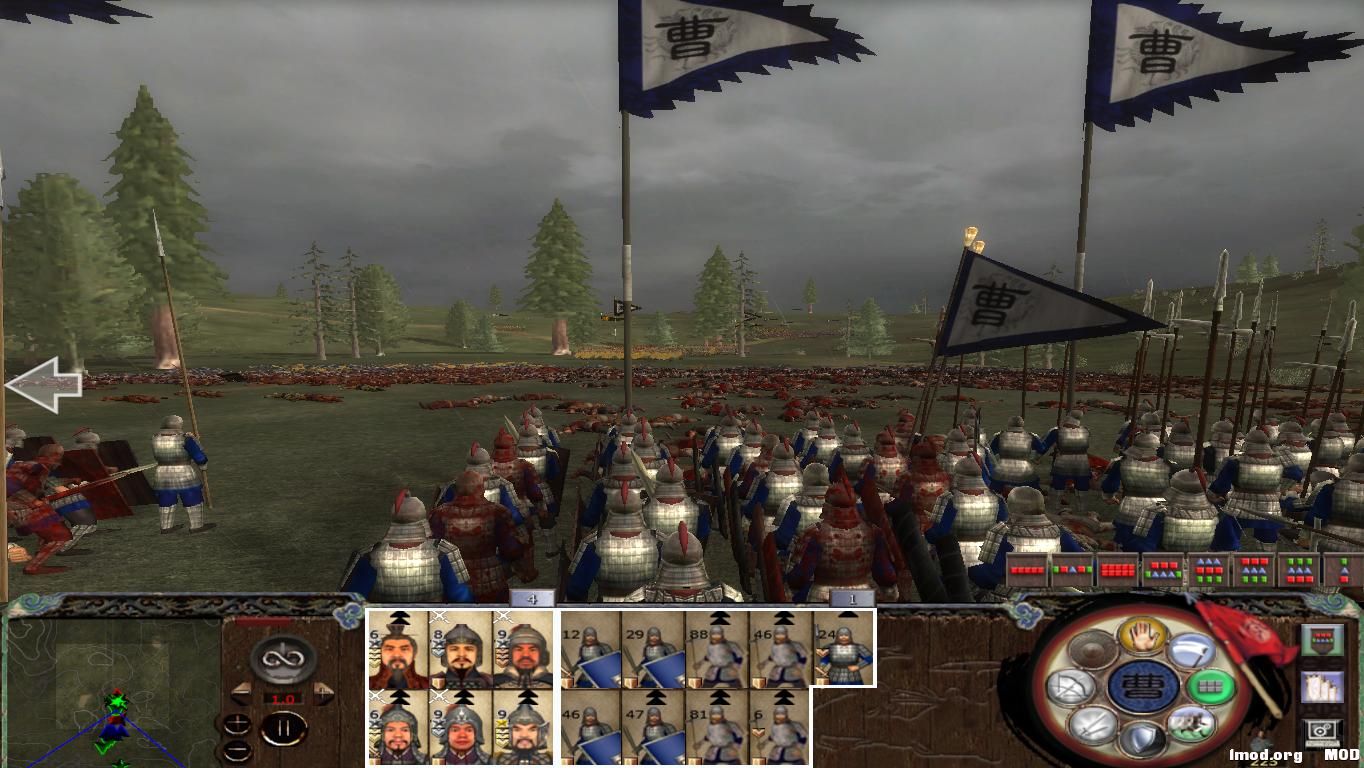Open the army banner details icon
1364x768 pixels.
point(1323,639)
